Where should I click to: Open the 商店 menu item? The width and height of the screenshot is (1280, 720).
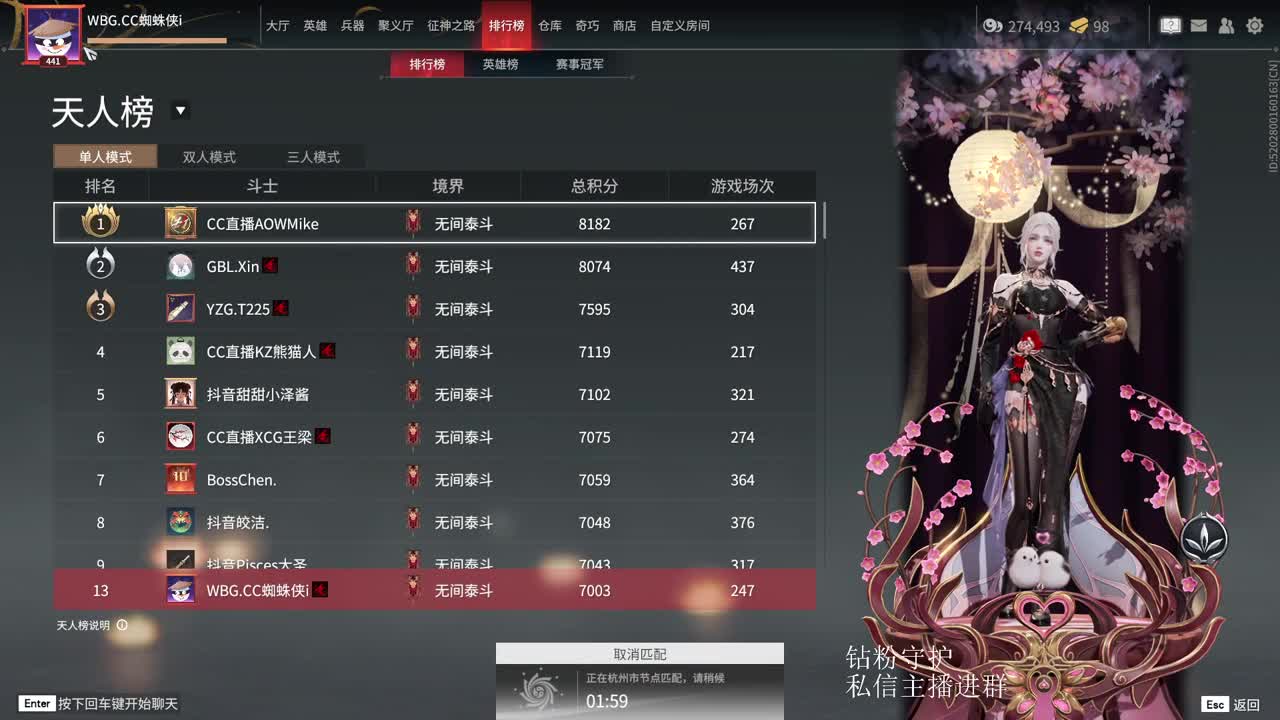point(624,26)
